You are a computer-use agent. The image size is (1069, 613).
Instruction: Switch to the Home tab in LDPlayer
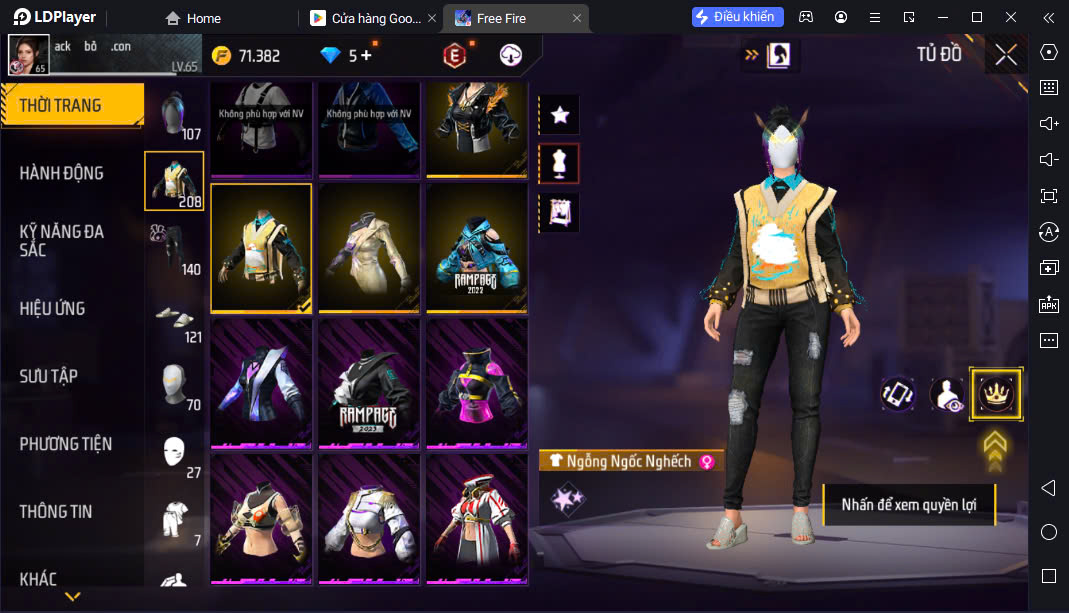click(194, 18)
